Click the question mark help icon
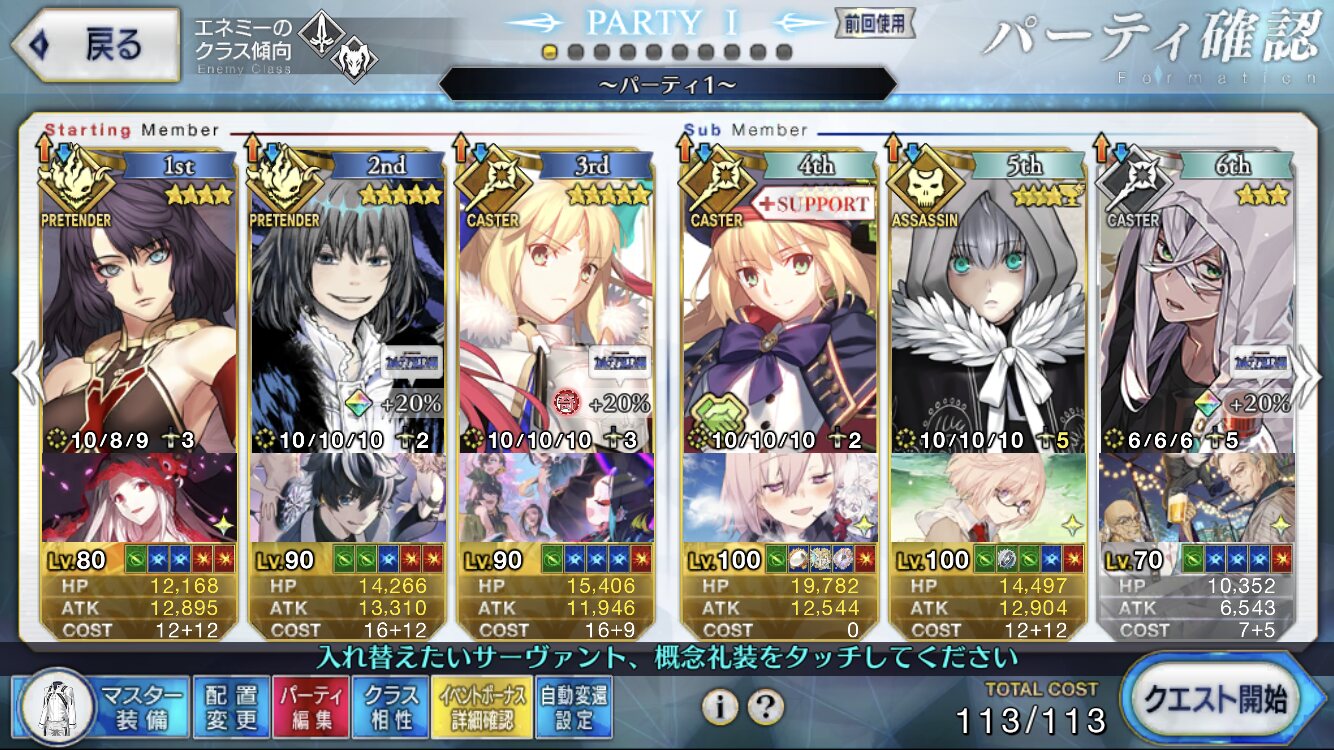This screenshot has width=1334, height=750. (765, 707)
